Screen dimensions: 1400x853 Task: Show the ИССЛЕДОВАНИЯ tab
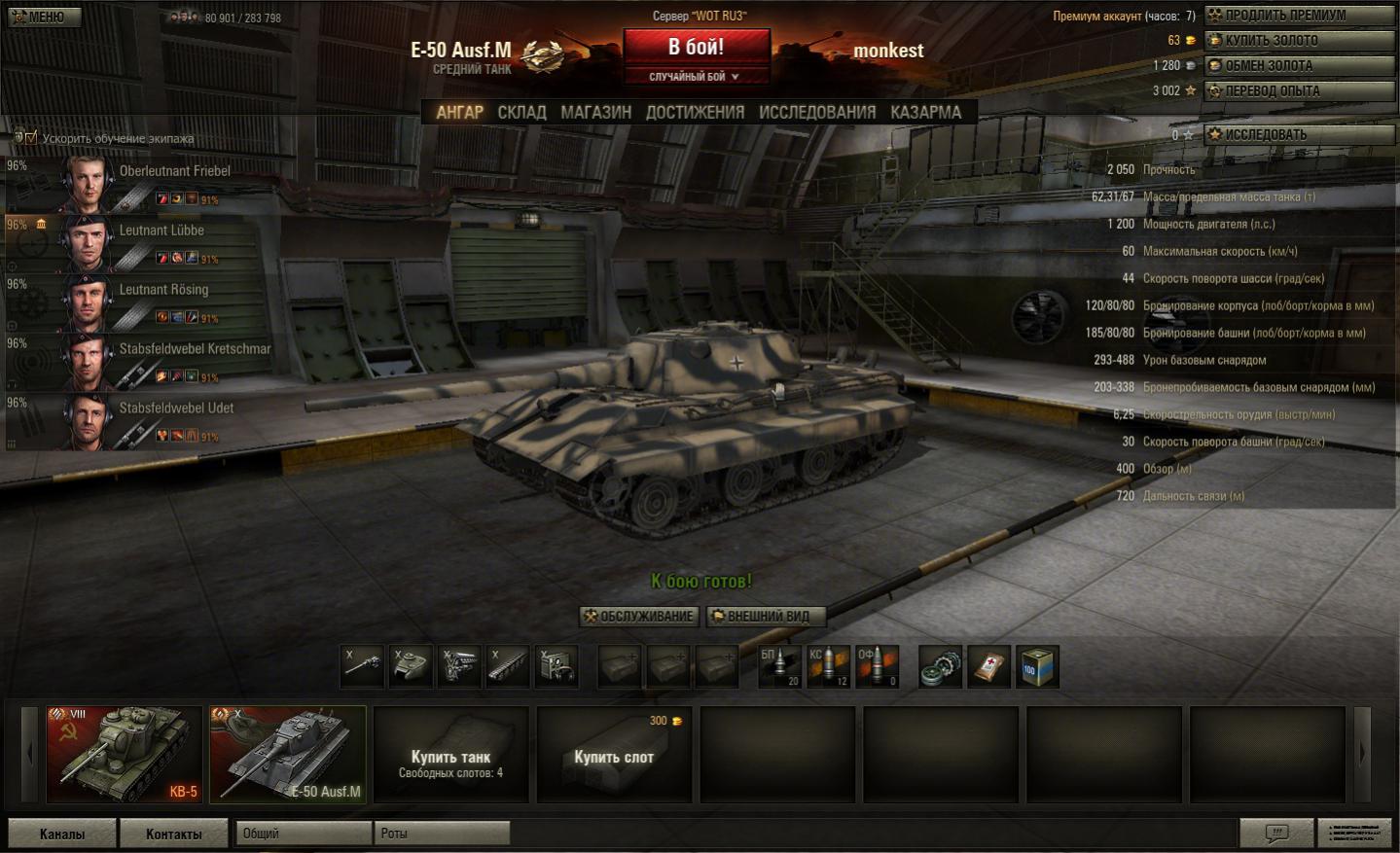816,113
